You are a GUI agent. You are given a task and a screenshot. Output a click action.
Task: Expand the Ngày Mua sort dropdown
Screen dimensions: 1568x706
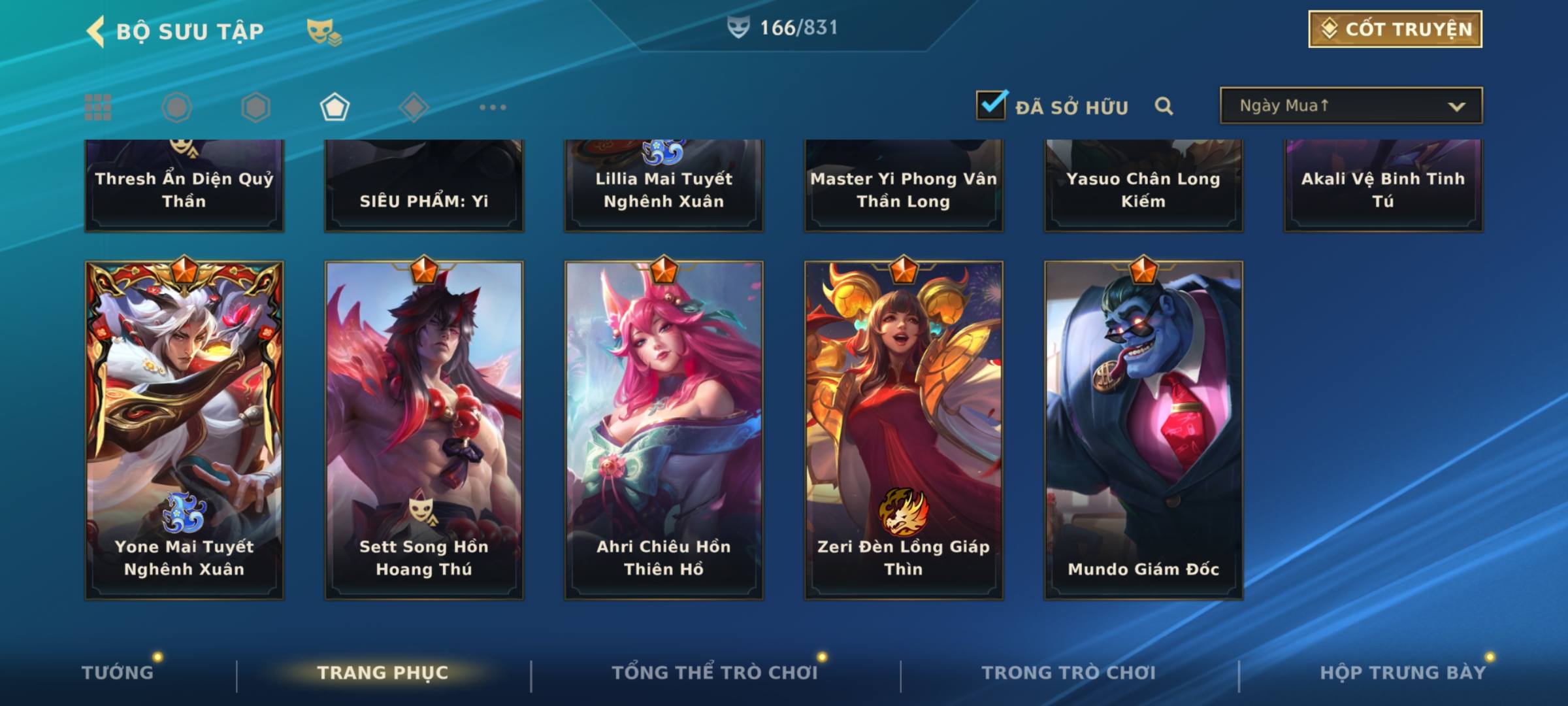pyautogui.click(x=1350, y=106)
